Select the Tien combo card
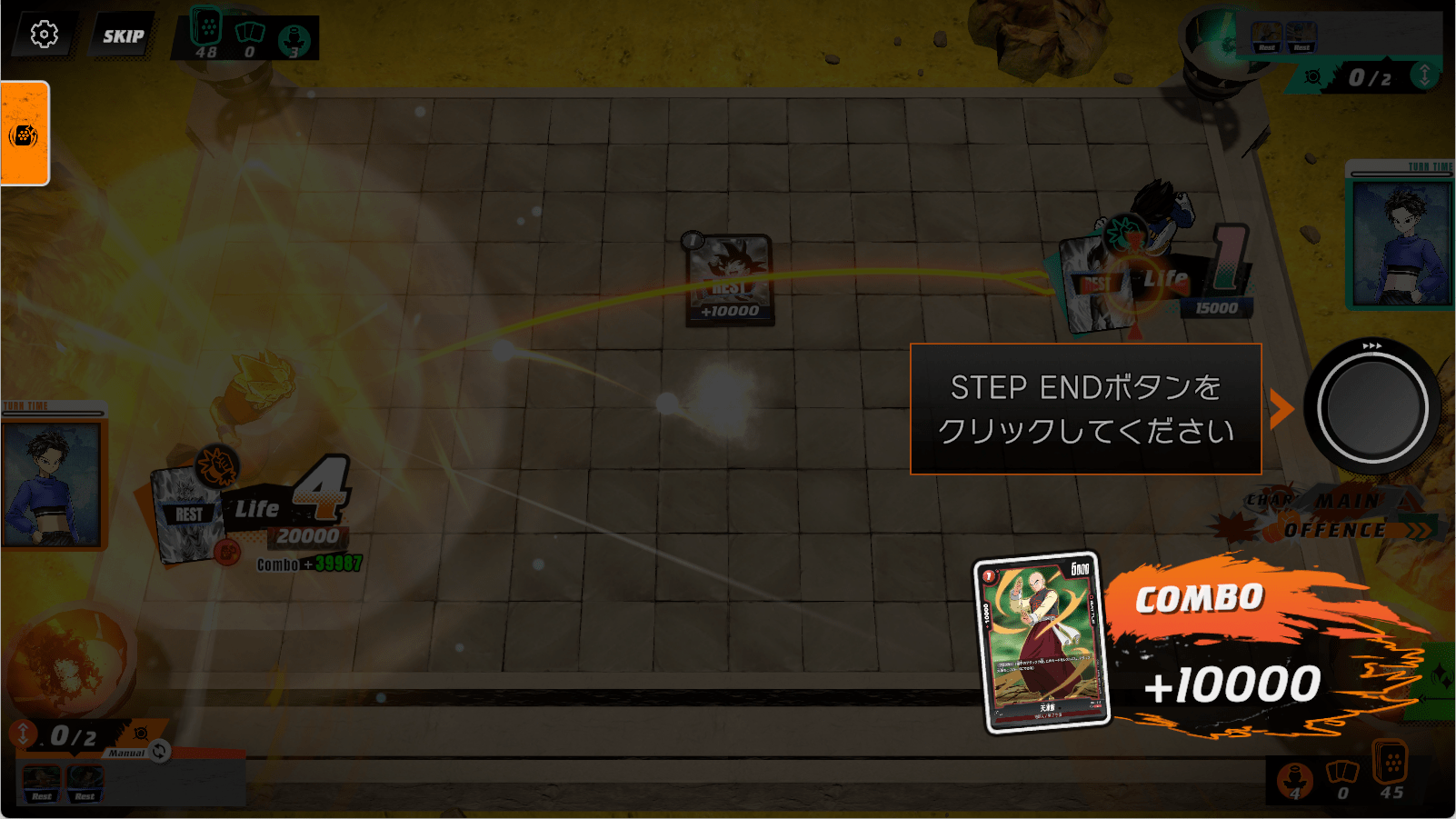The height and width of the screenshot is (819, 1456). tap(1043, 642)
